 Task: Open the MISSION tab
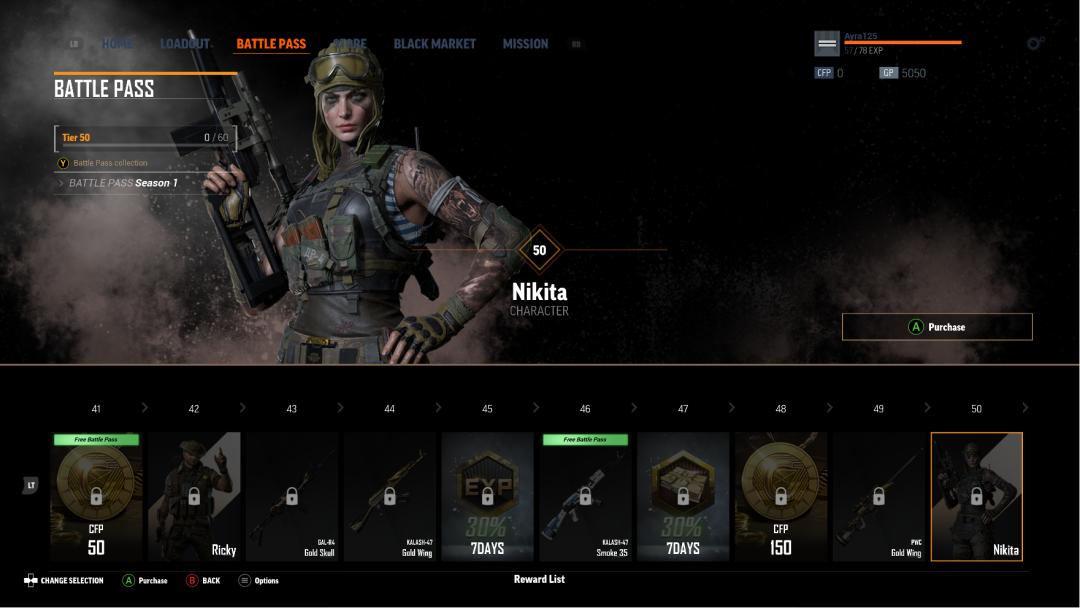[x=525, y=44]
